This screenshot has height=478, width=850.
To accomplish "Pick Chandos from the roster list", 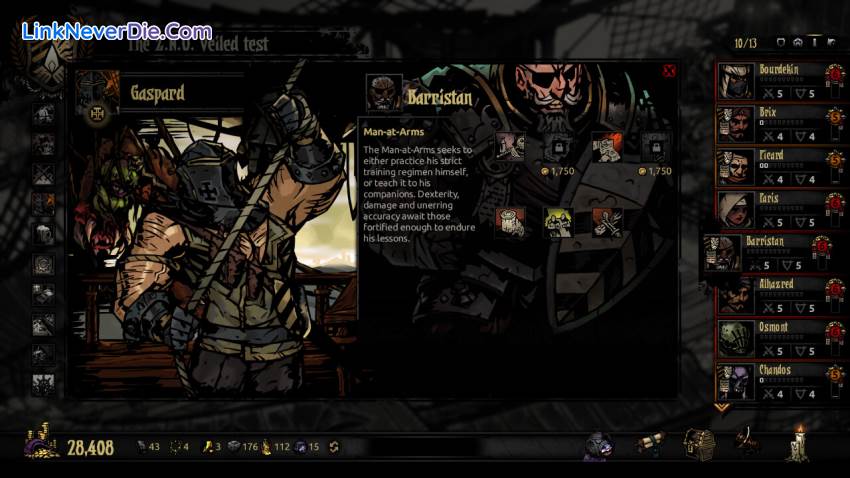I will coord(774,383).
